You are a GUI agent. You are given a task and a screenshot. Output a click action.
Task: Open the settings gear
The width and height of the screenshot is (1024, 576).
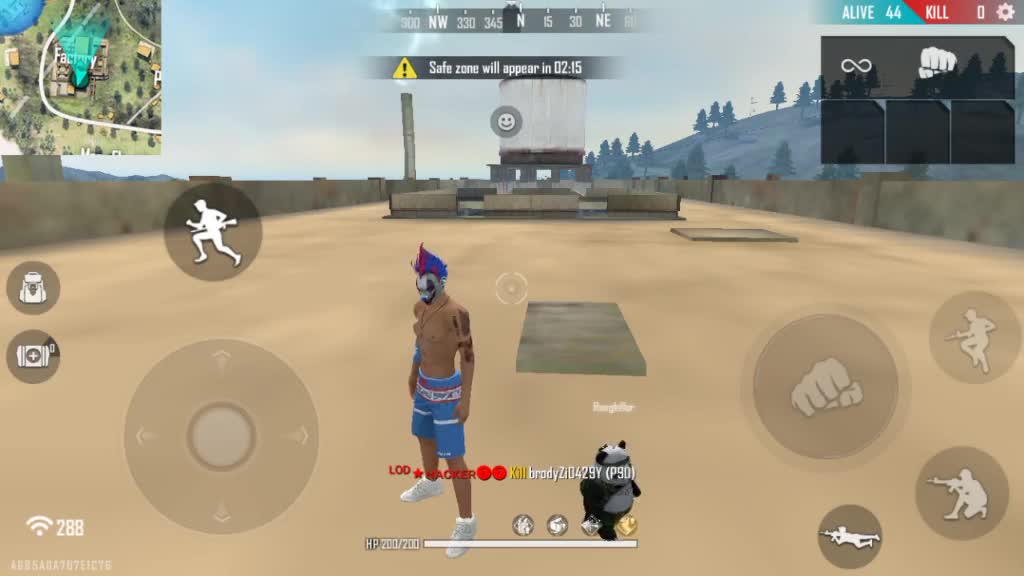[x=1003, y=12]
